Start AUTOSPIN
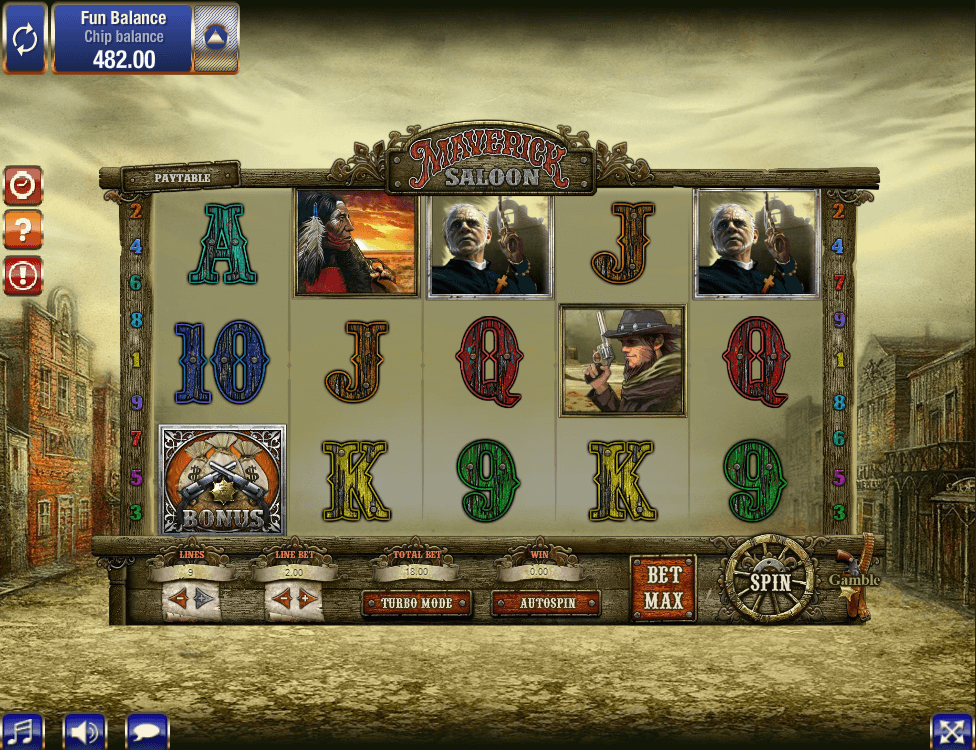The image size is (976, 750). pos(545,603)
